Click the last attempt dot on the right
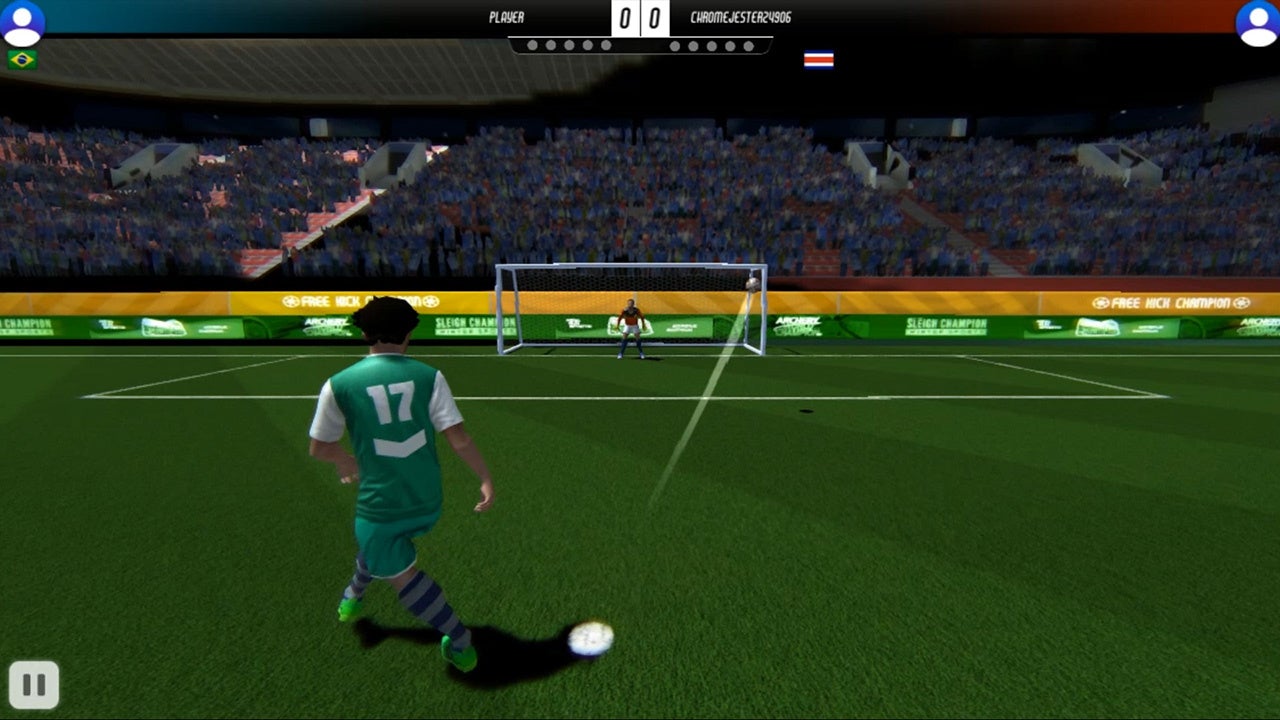The height and width of the screenshot is (720, 1280). pyautogui.click(x=748, y=45)
